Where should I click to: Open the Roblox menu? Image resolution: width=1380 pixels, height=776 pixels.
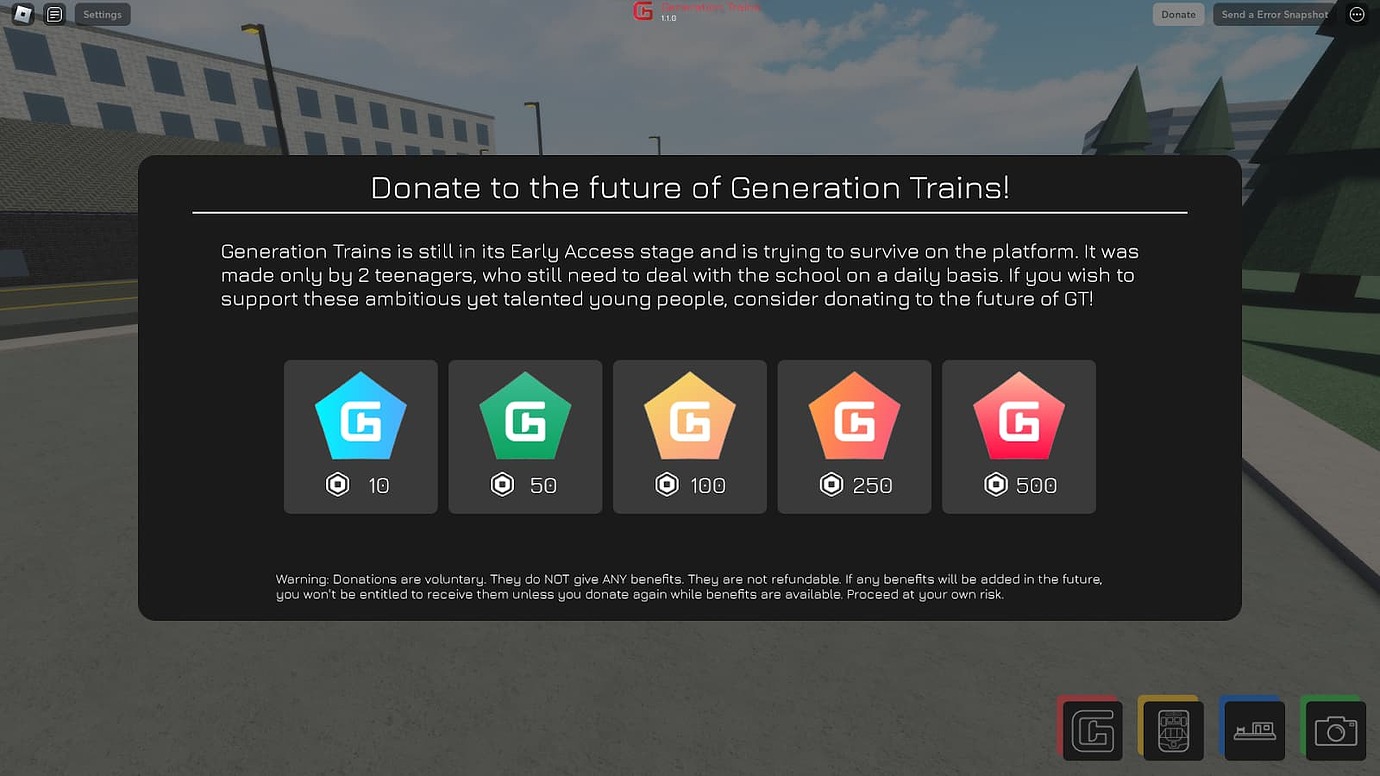(21, 14)
